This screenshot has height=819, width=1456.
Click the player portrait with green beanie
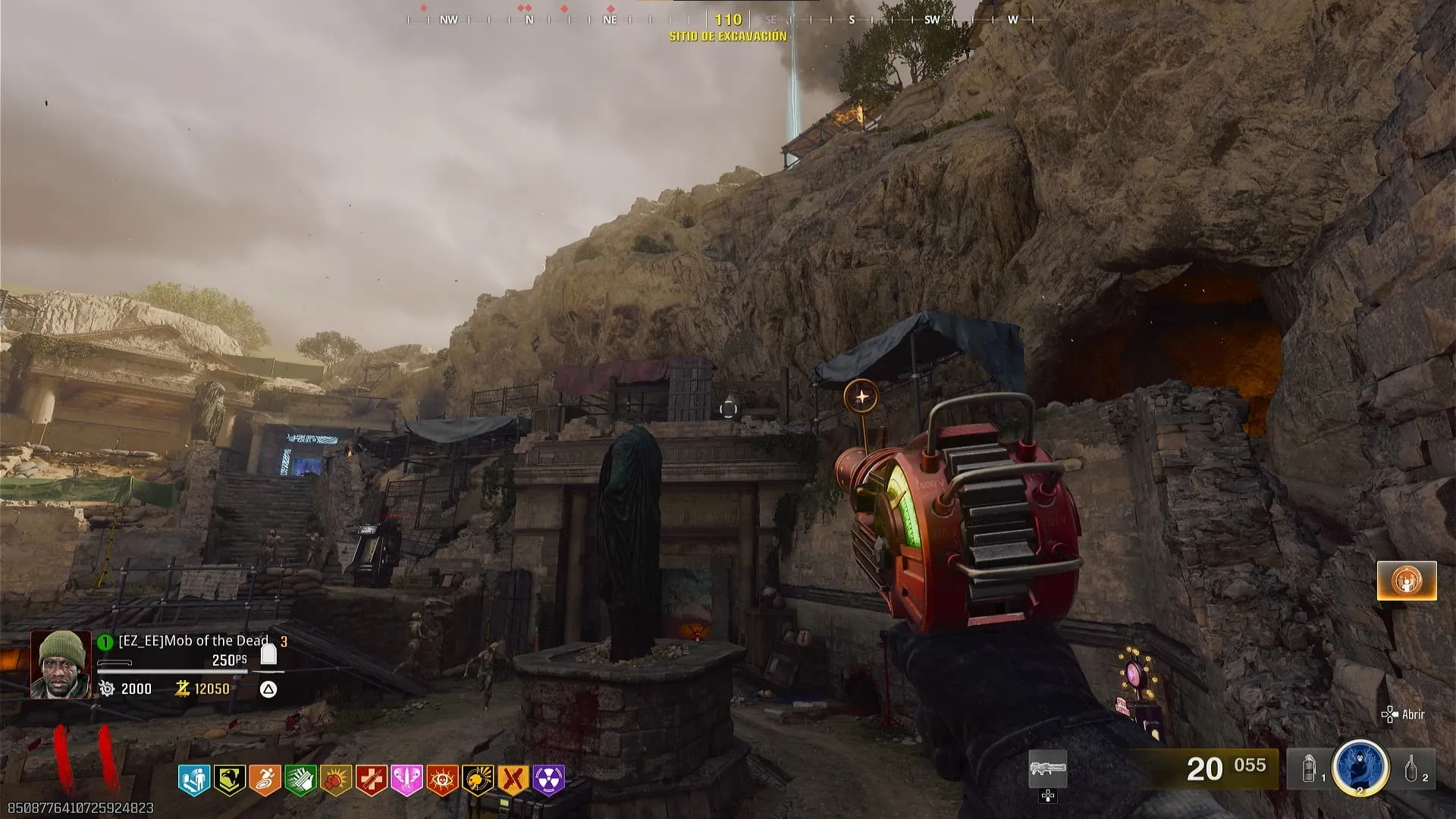point(61,664)
